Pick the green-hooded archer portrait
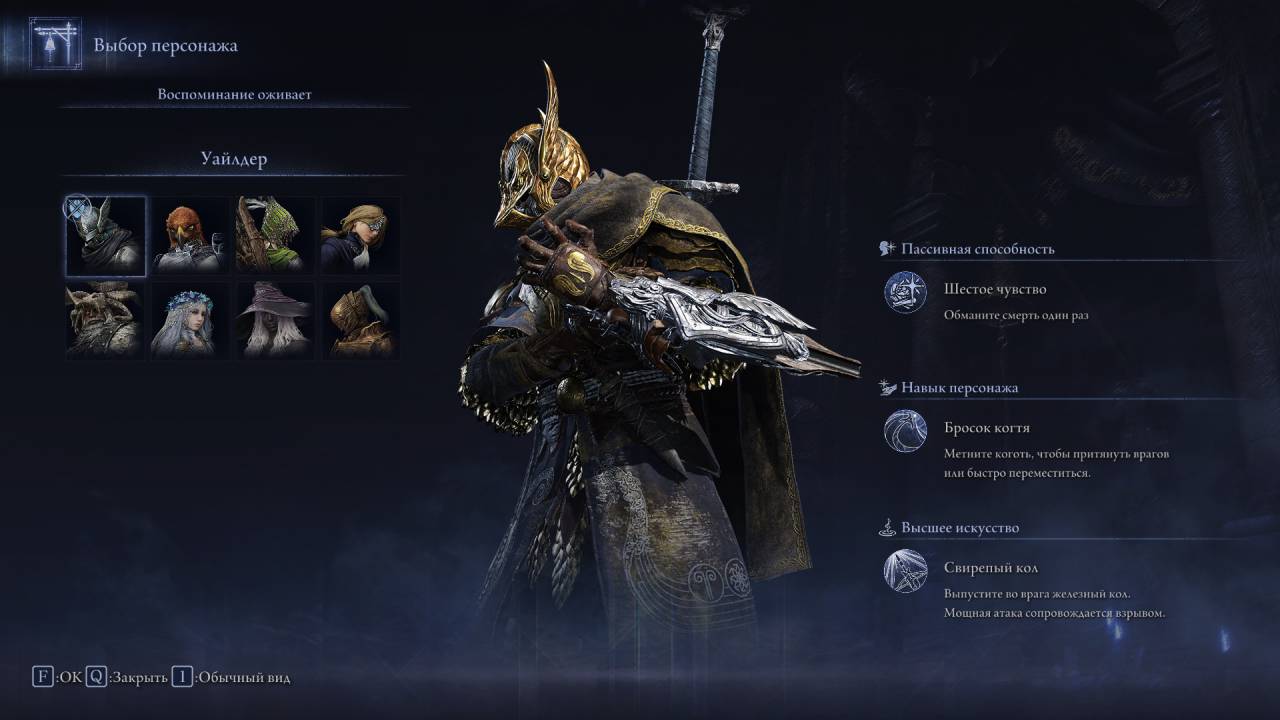Viewport: 1280px width, 720px height. [275, 236]
